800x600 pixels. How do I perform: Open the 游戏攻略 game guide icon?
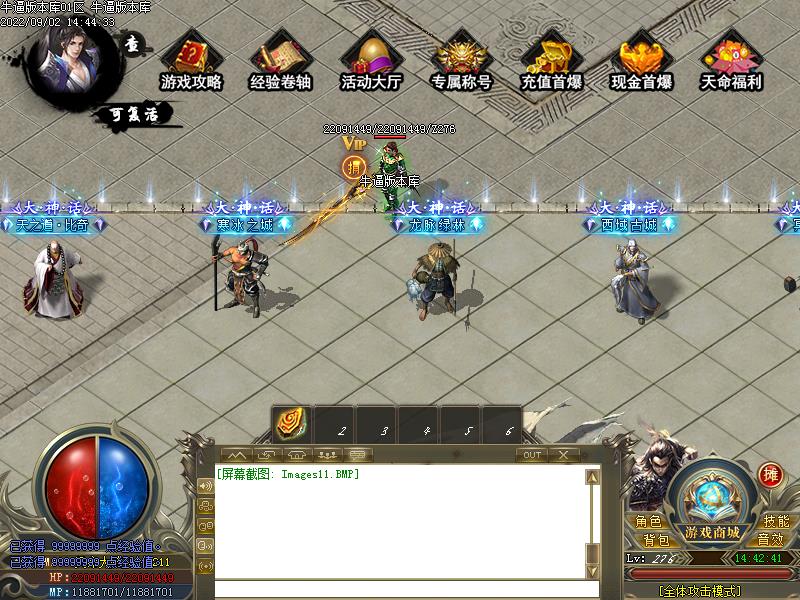click(x=191, y=61)
